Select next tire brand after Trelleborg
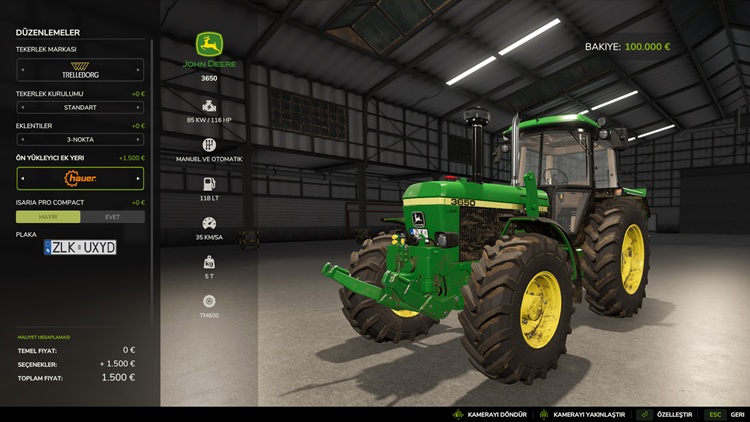This screenshot has height=422, width=750. [138, 70]
